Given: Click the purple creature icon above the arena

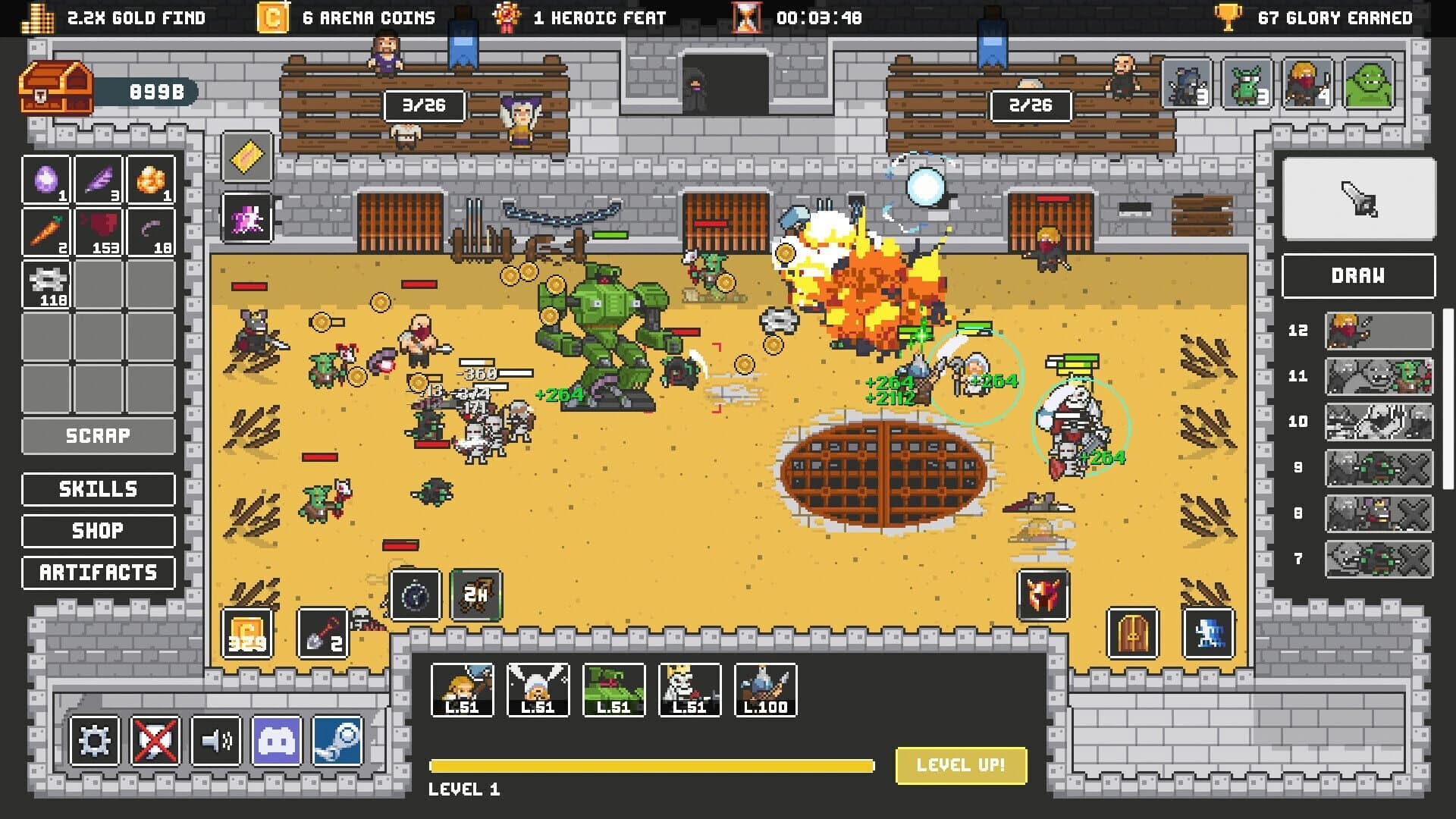Looking at the screenshot, I should click(x=246, y=219).
